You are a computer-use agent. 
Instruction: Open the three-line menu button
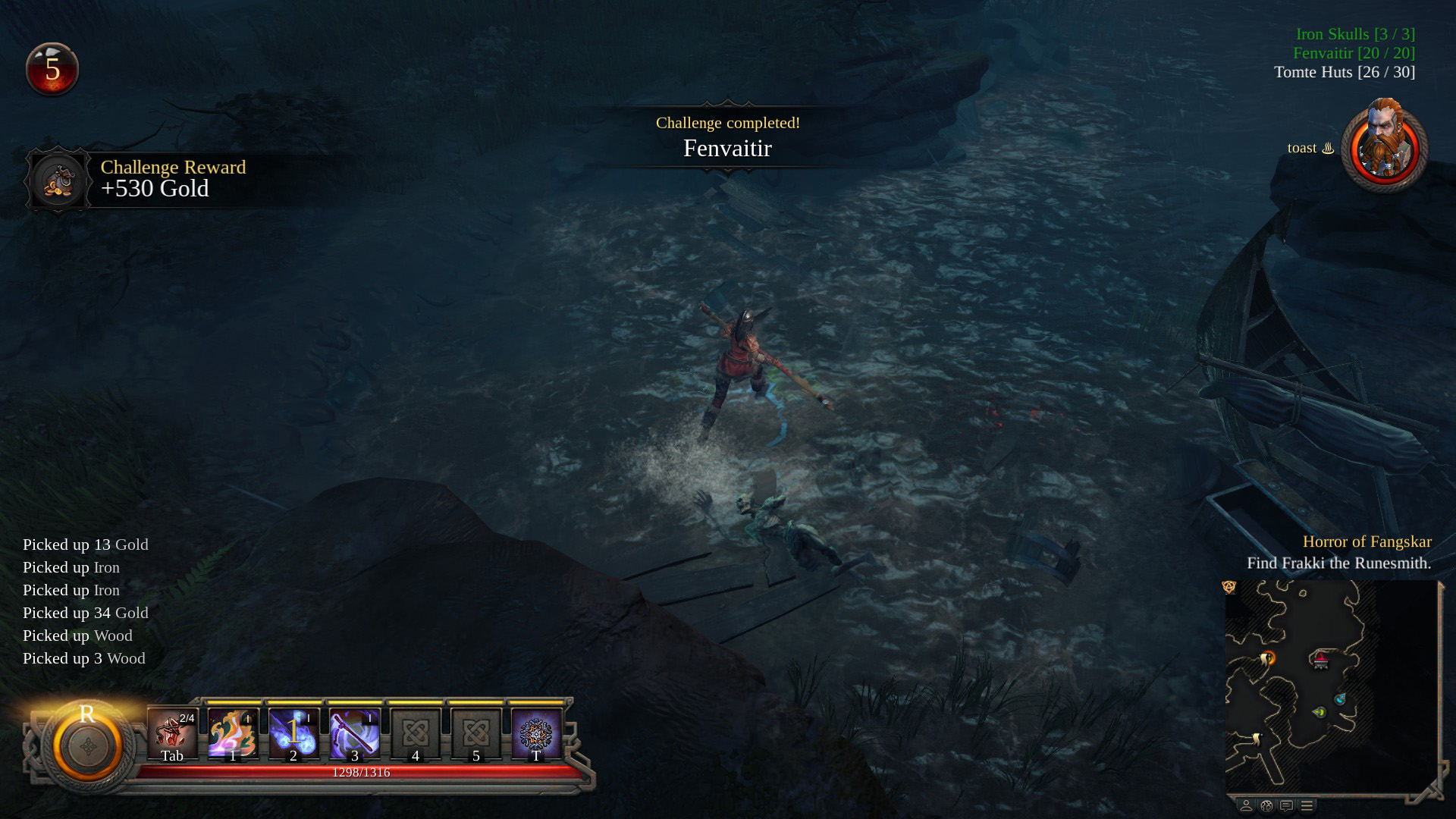(x=1307, y=805)
